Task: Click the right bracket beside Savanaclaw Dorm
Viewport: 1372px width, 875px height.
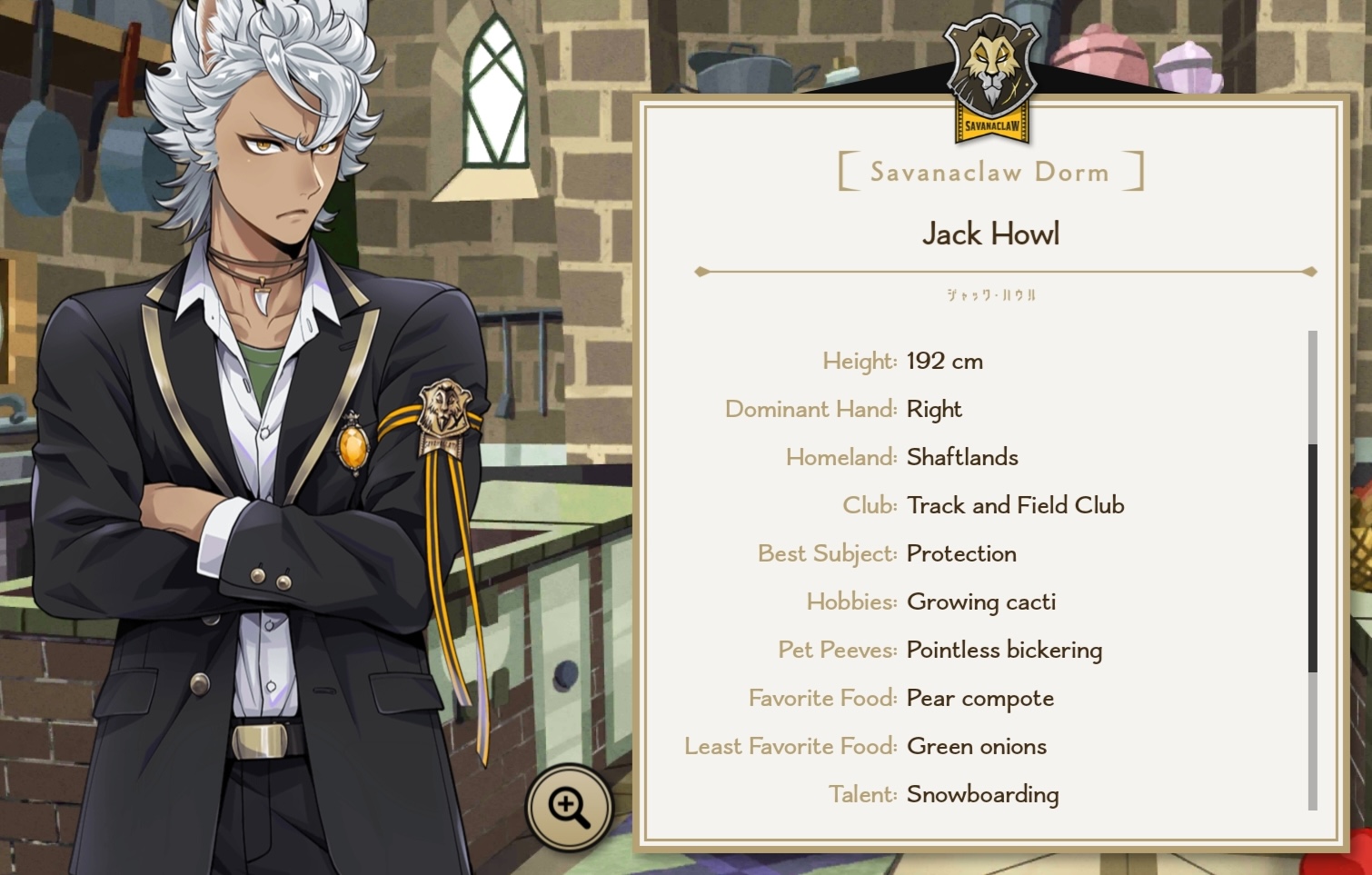Action: pos(1138,171)
